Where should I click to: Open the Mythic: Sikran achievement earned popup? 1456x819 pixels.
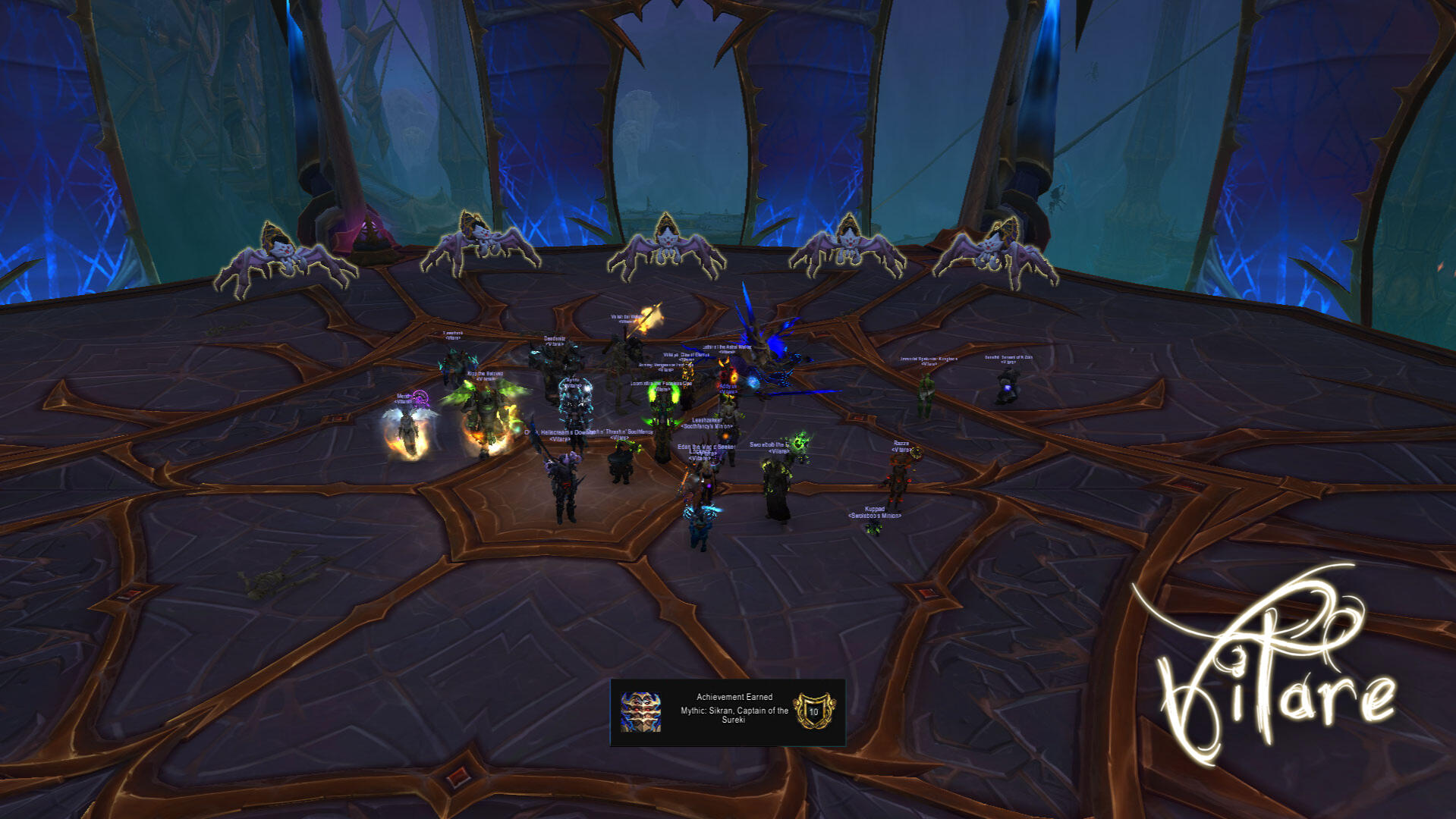pyautogui.click(x=728, y=712)
